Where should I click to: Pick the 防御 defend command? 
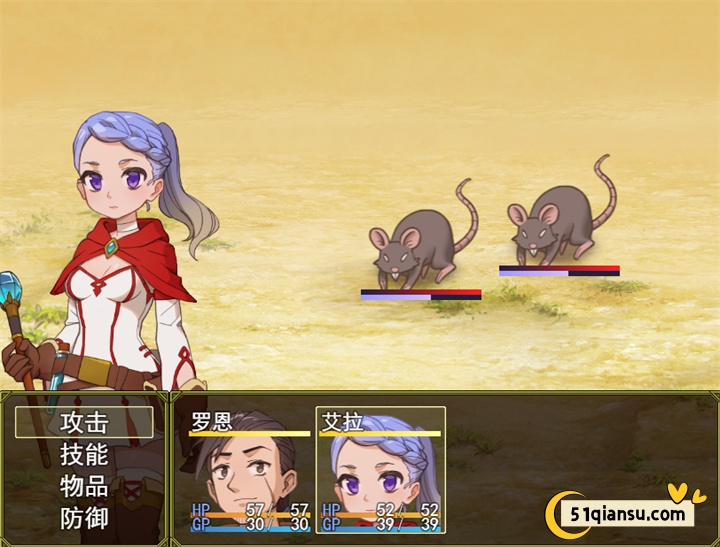pos(84,519)
